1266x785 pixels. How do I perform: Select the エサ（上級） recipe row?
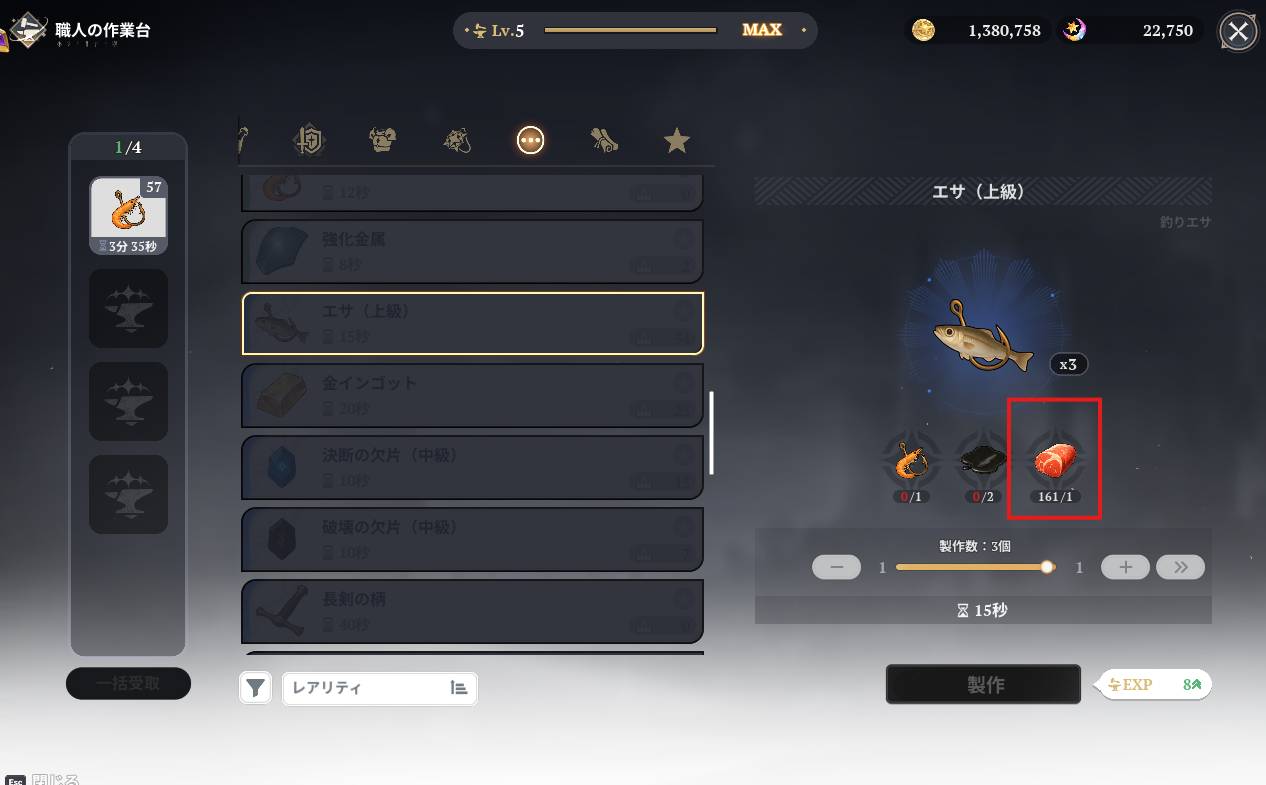point(472,323)
